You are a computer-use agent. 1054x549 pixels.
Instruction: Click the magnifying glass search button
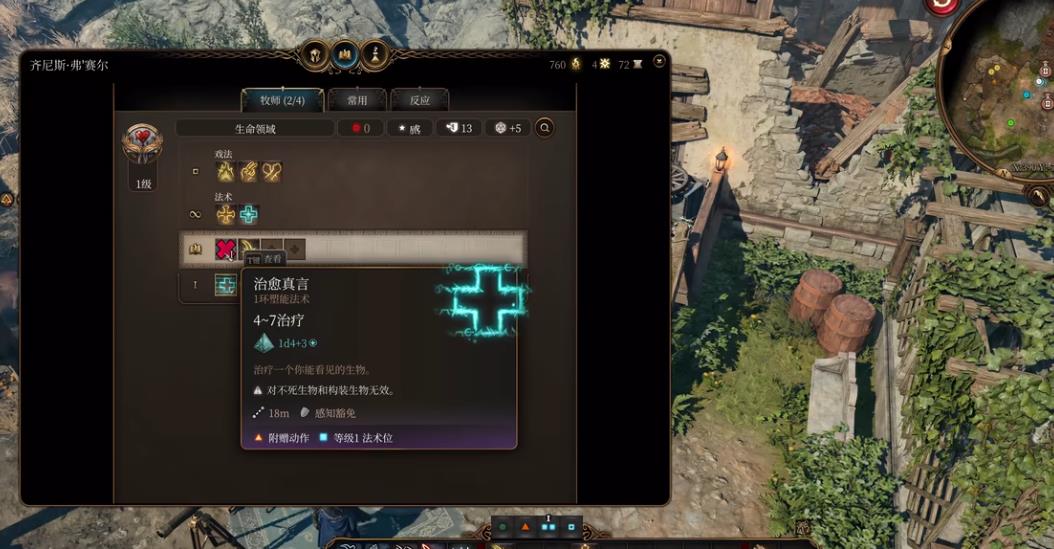pos(544,128)
